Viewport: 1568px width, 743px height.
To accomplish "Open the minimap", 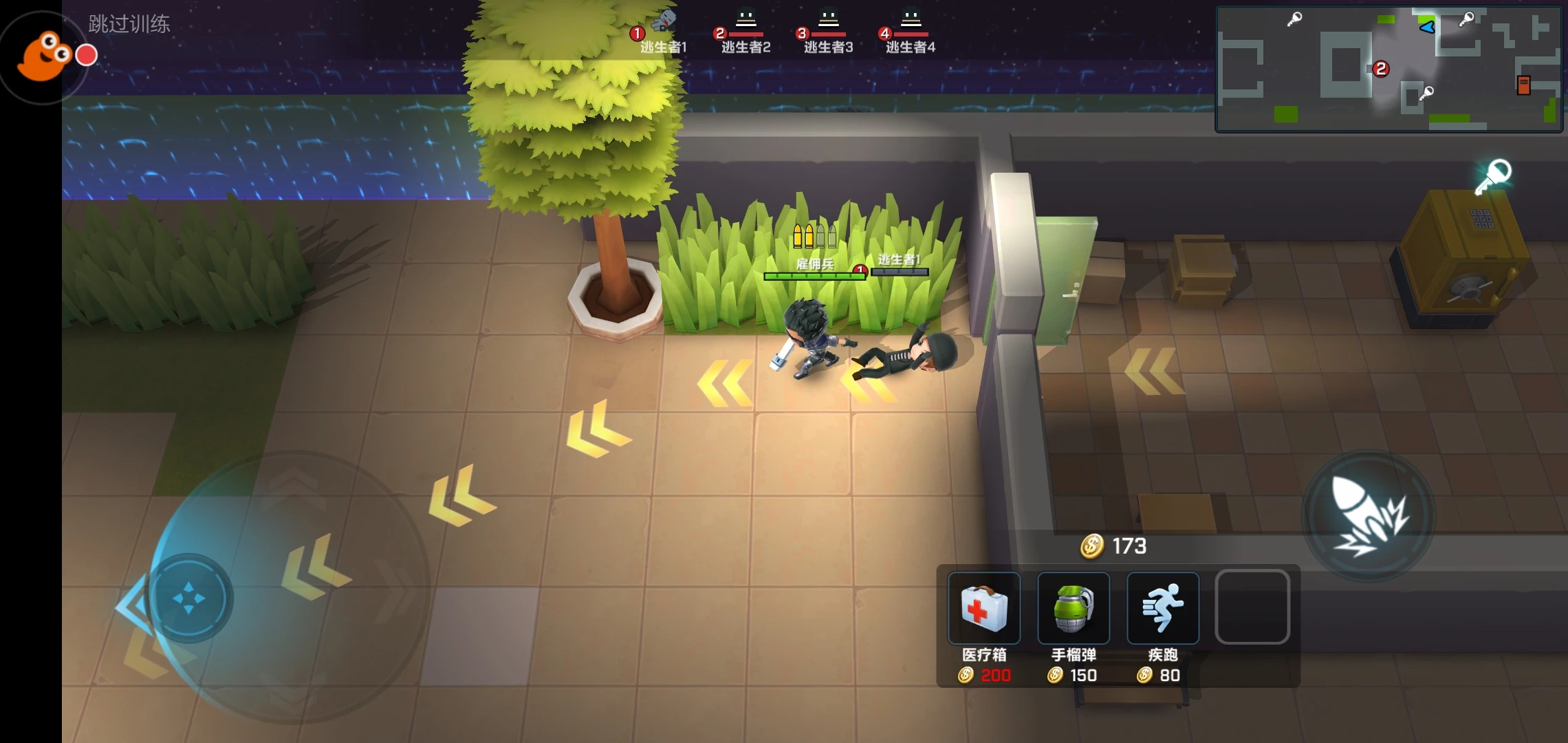I will [1389, 69].
